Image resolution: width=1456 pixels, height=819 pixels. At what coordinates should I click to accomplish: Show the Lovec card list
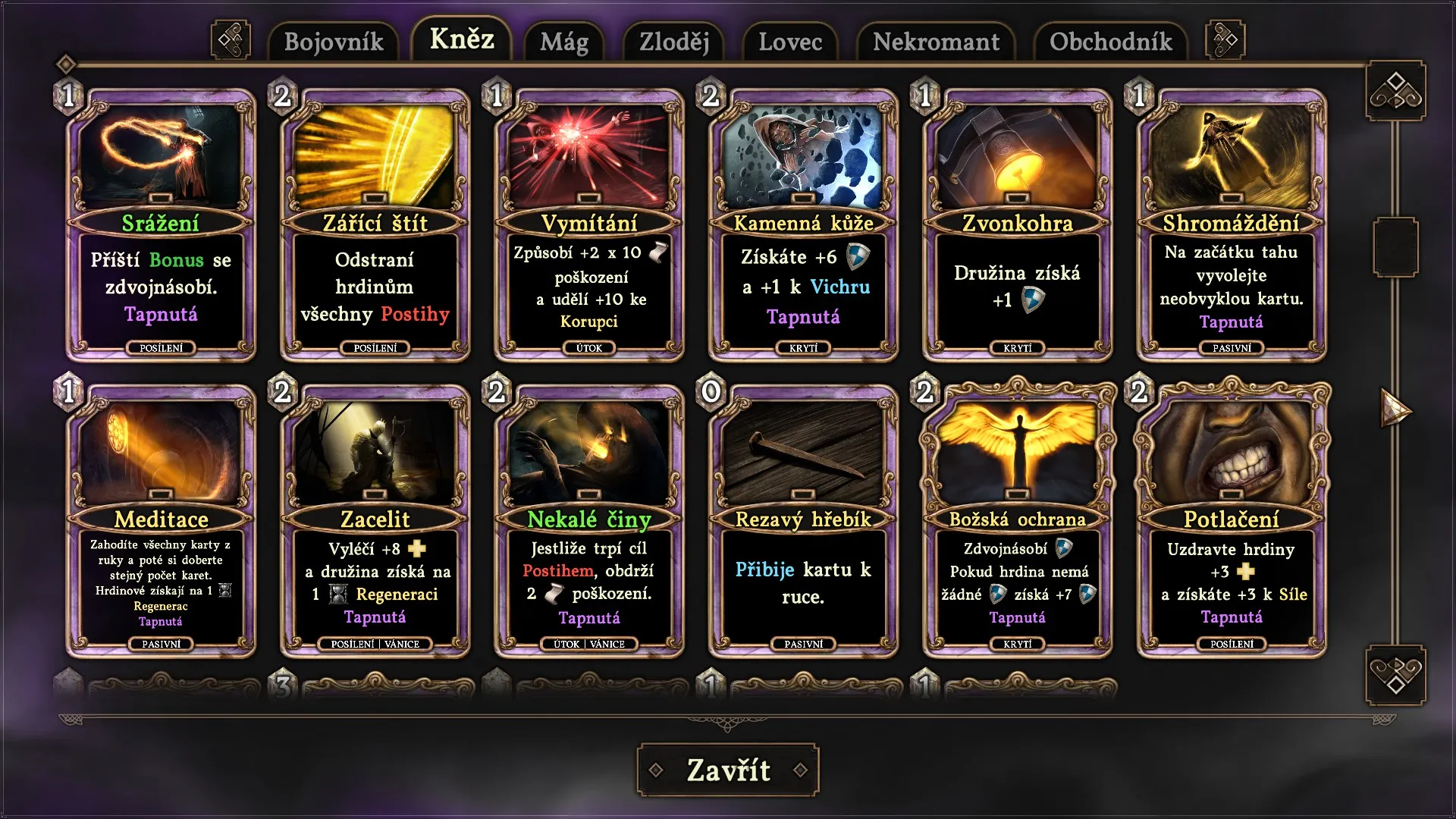(790, 42)
